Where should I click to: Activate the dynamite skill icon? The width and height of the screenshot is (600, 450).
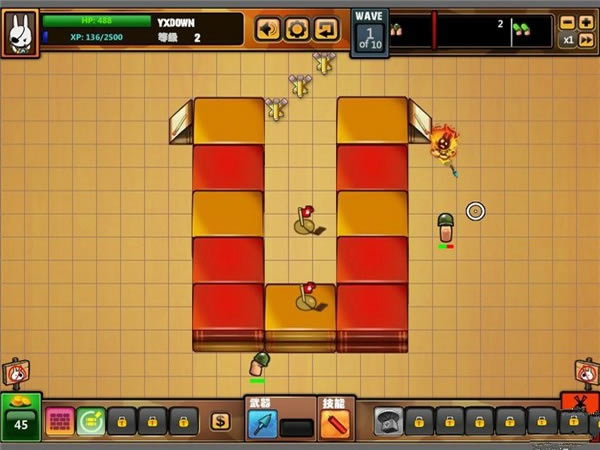(334, 425)
